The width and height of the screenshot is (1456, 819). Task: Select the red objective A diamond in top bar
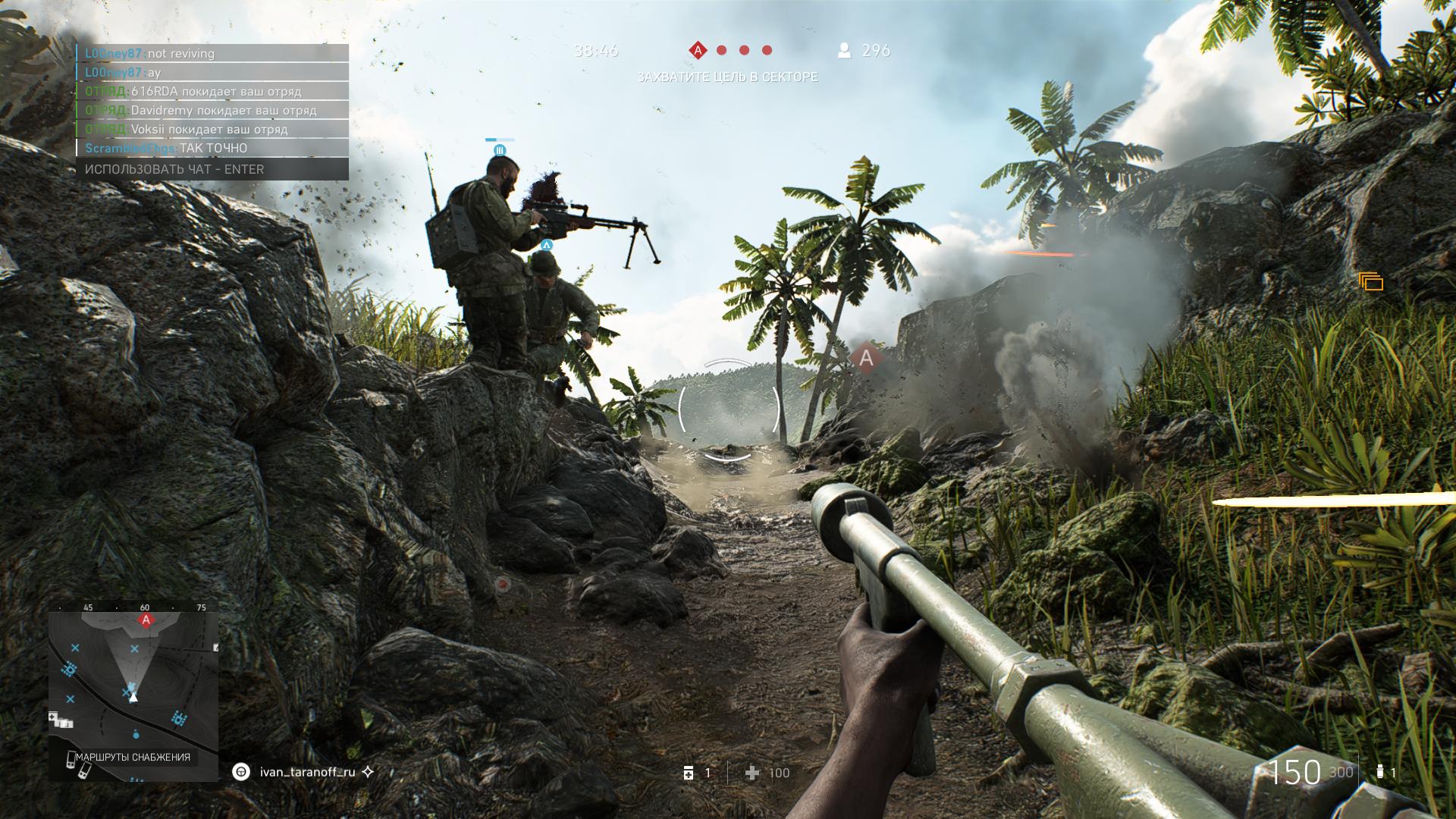pyautogui.click(x=697, y=51)
